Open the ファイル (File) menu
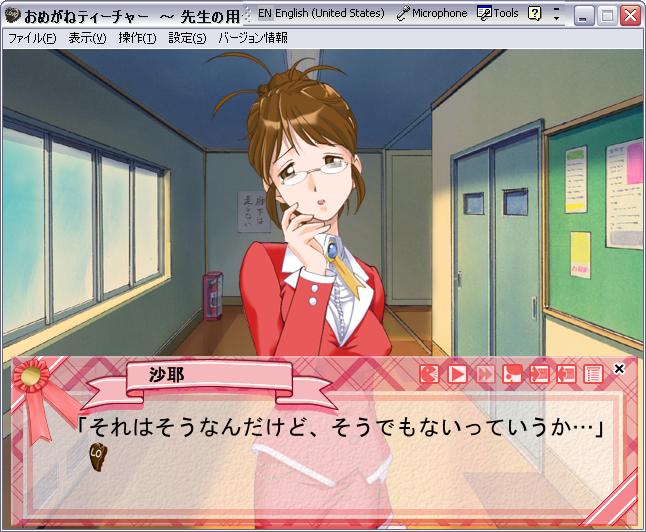The height and width of the screenshot is (532, 646). pyautogui.click(x=32, y=38)
